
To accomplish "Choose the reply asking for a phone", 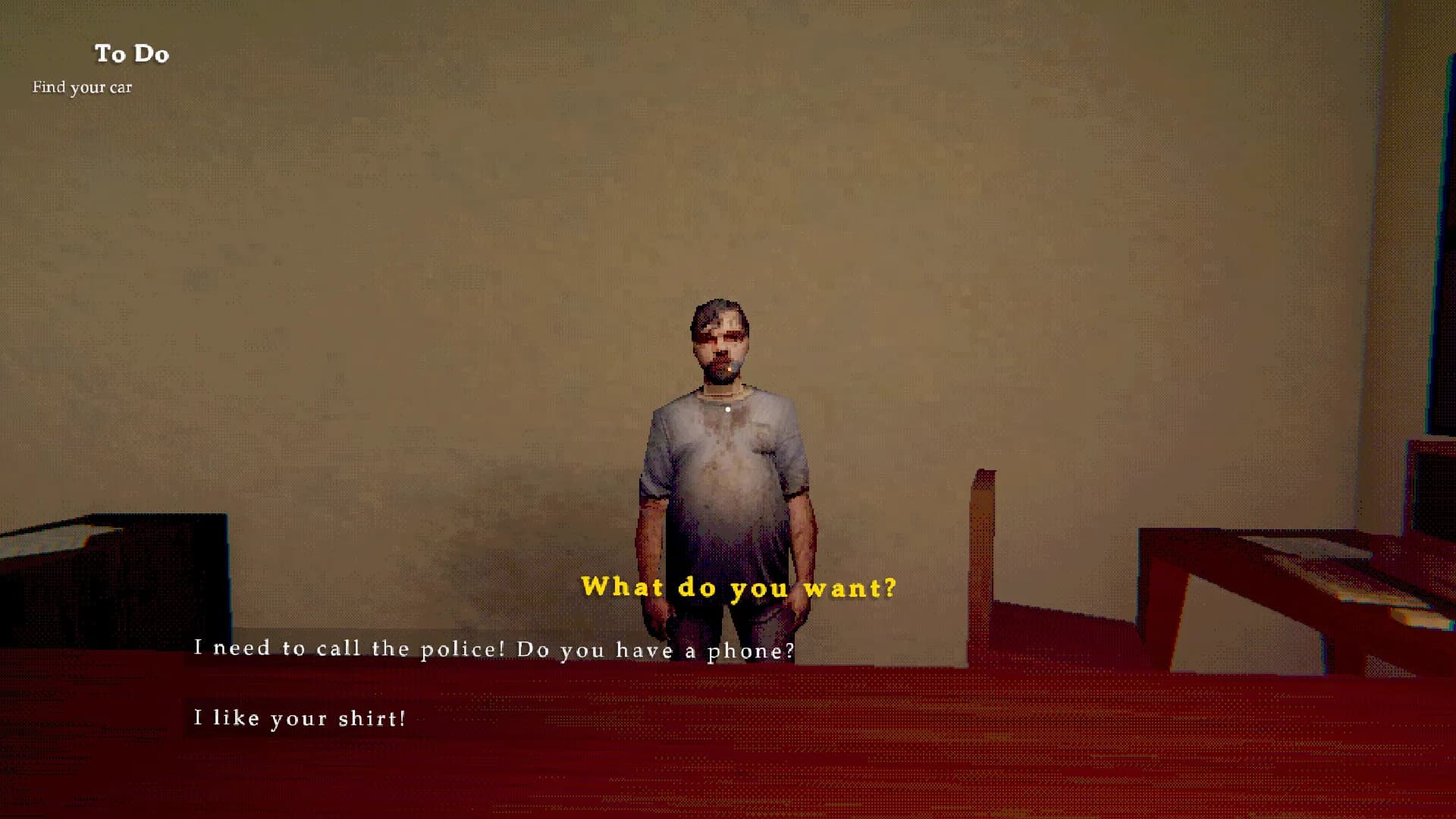I will [494, 649].
